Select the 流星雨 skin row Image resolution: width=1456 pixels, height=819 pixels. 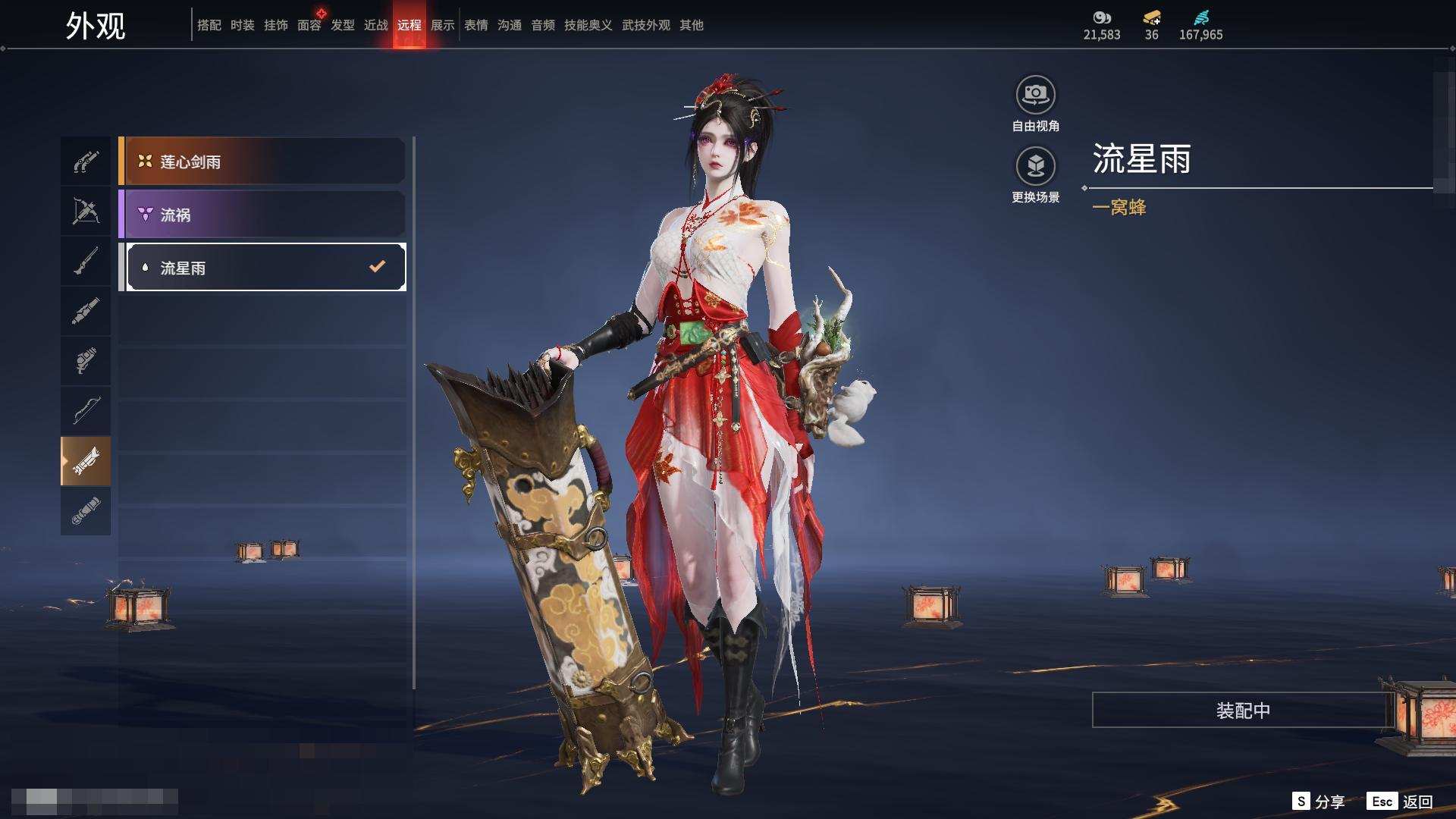pyautogui.click(x=262, y=268)
